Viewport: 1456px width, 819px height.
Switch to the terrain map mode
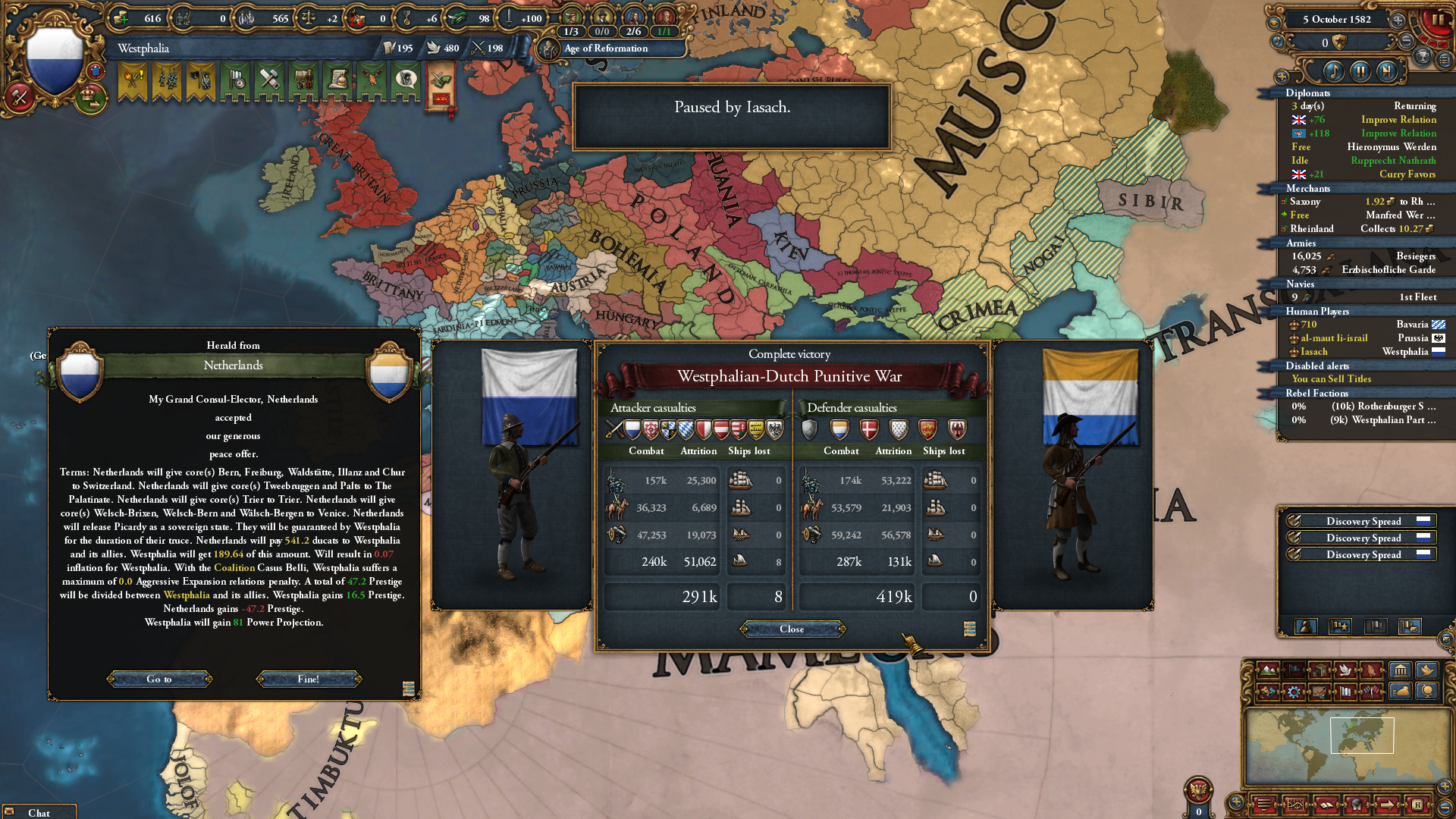click(1268, 670)
